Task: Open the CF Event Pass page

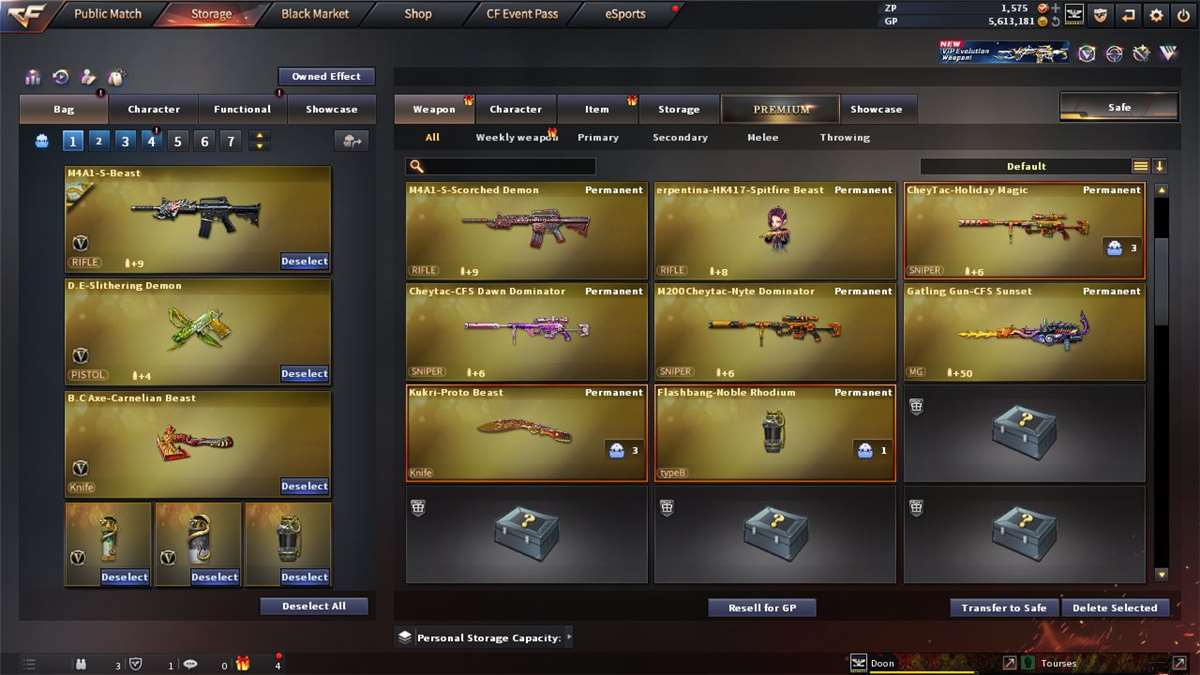Action: (x=522, y=14)
